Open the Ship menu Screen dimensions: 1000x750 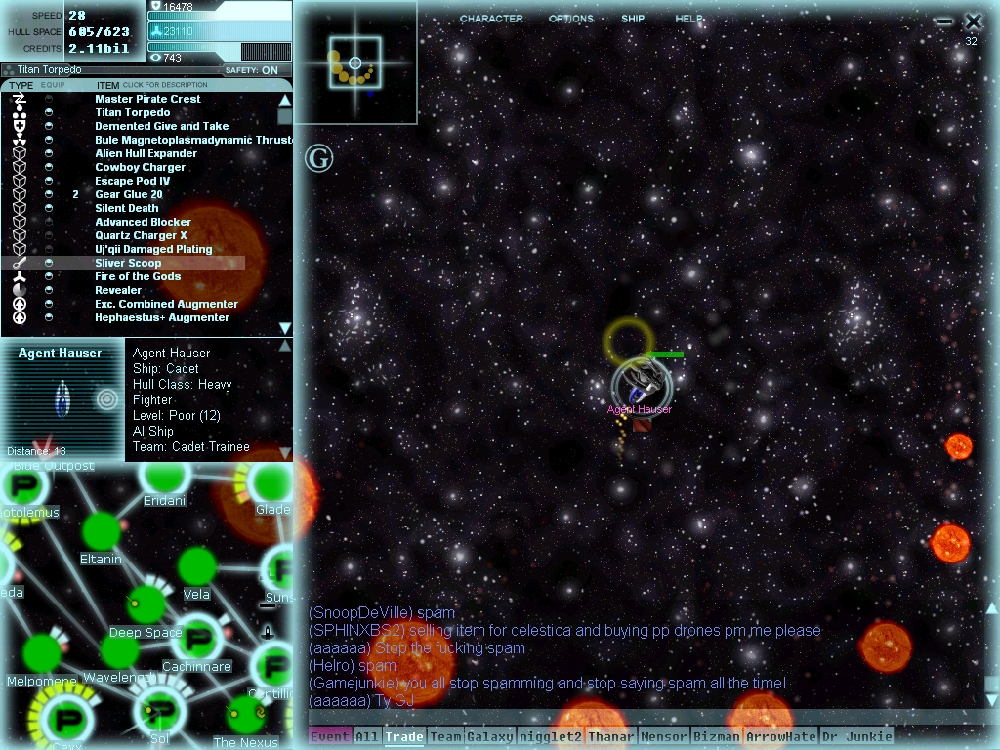(x=633, y=19)
